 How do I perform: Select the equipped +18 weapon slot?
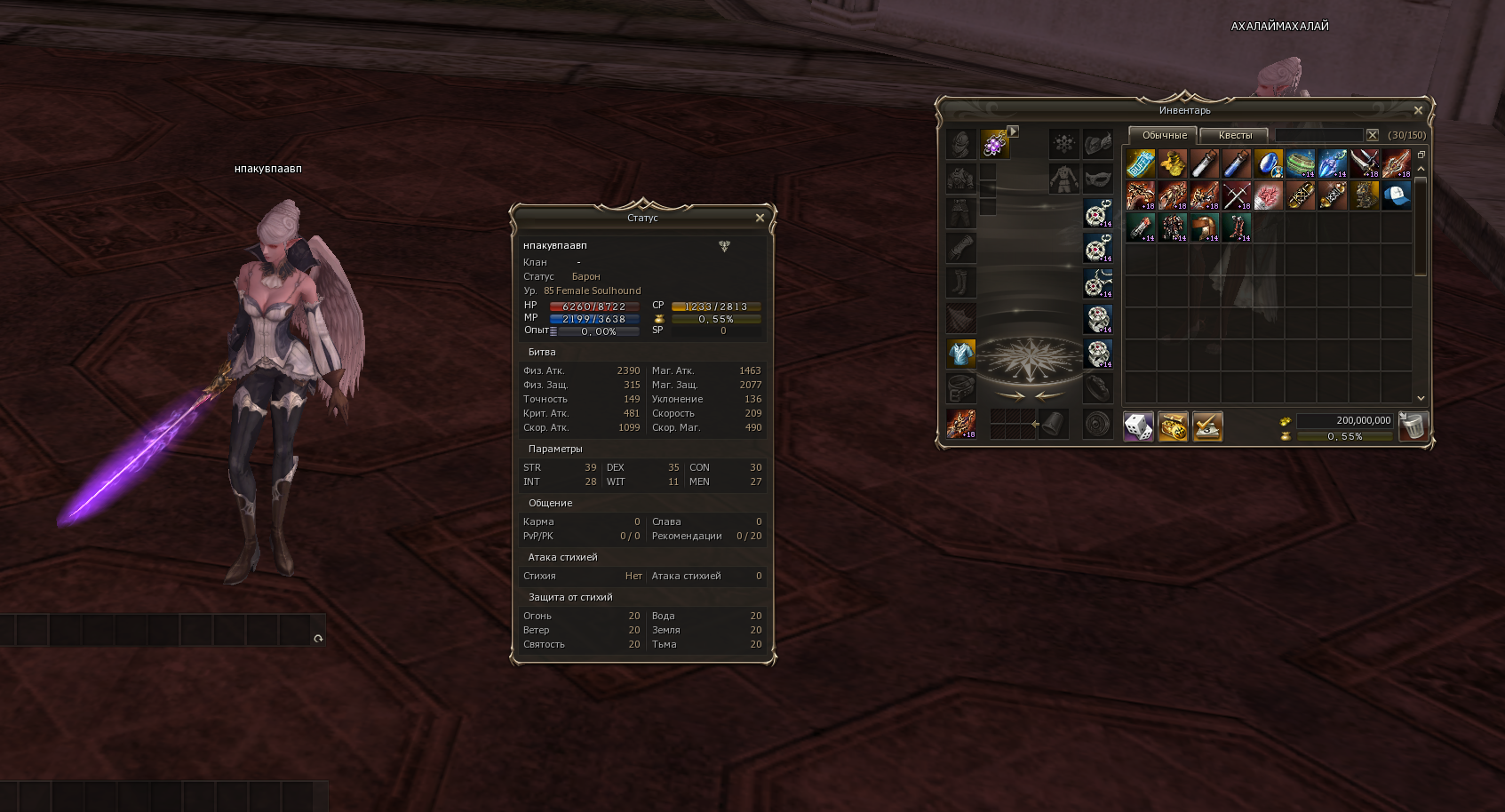click(960, 424)
